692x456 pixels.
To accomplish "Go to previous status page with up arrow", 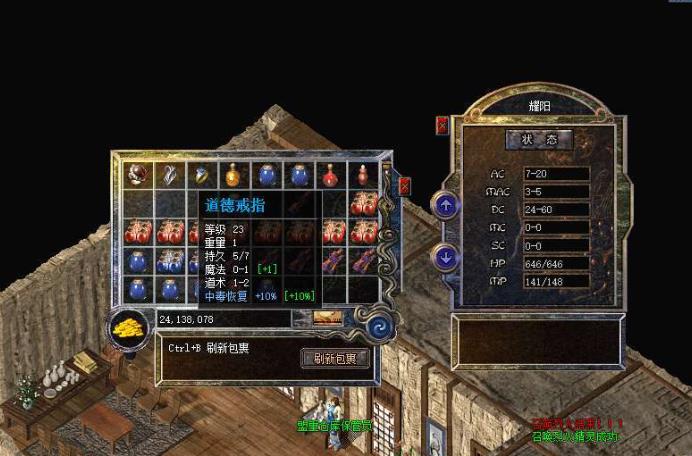I will [x=445, y=206].
